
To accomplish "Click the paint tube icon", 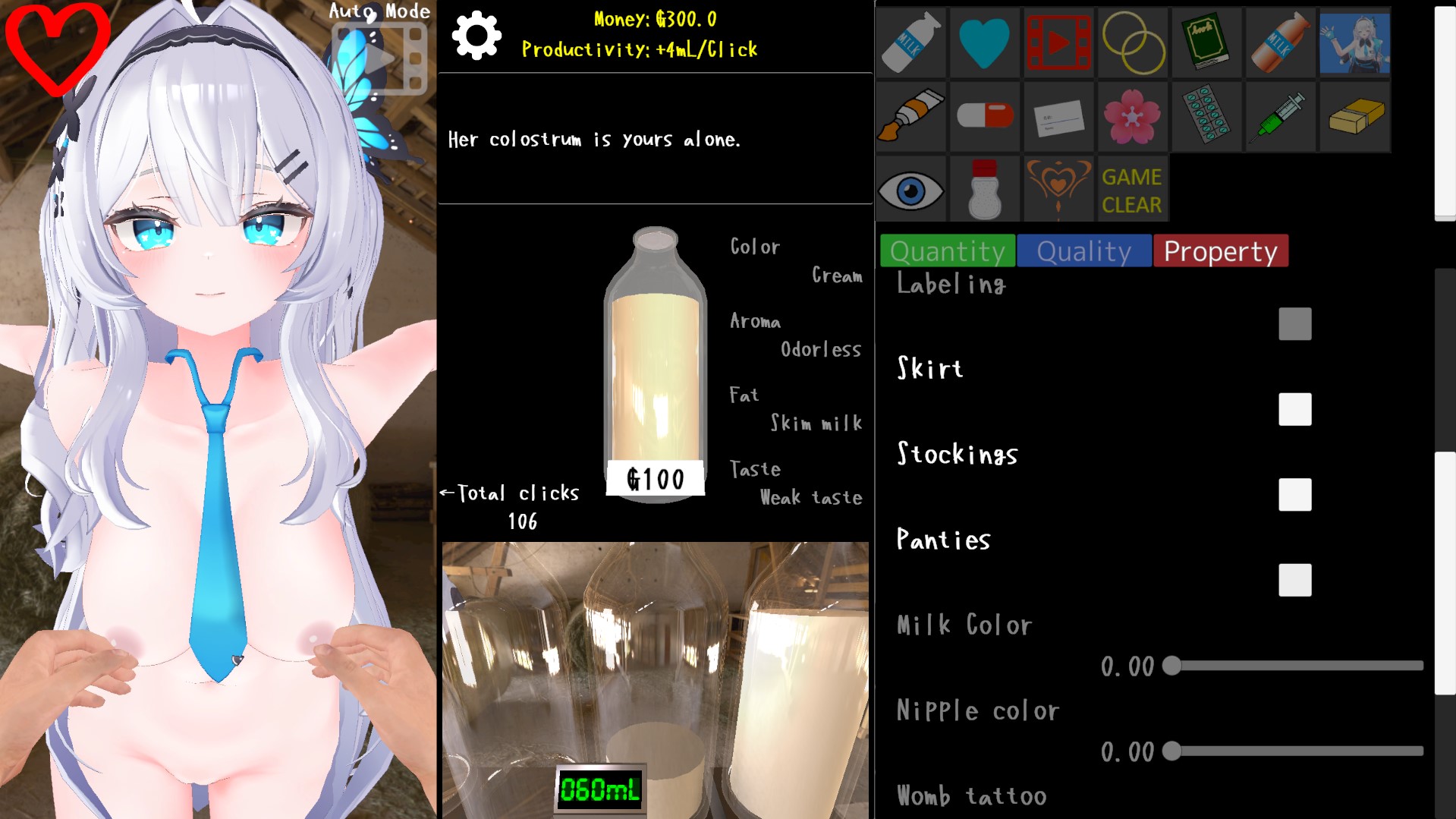I will (x=910, y=116).
